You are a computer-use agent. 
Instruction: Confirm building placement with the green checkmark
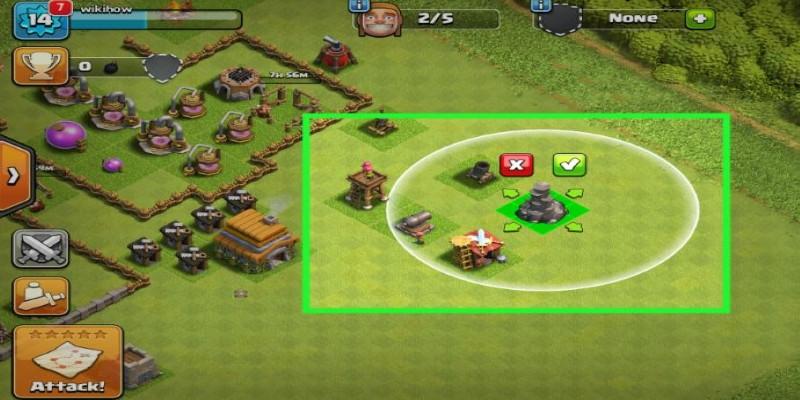pos(569,165)
